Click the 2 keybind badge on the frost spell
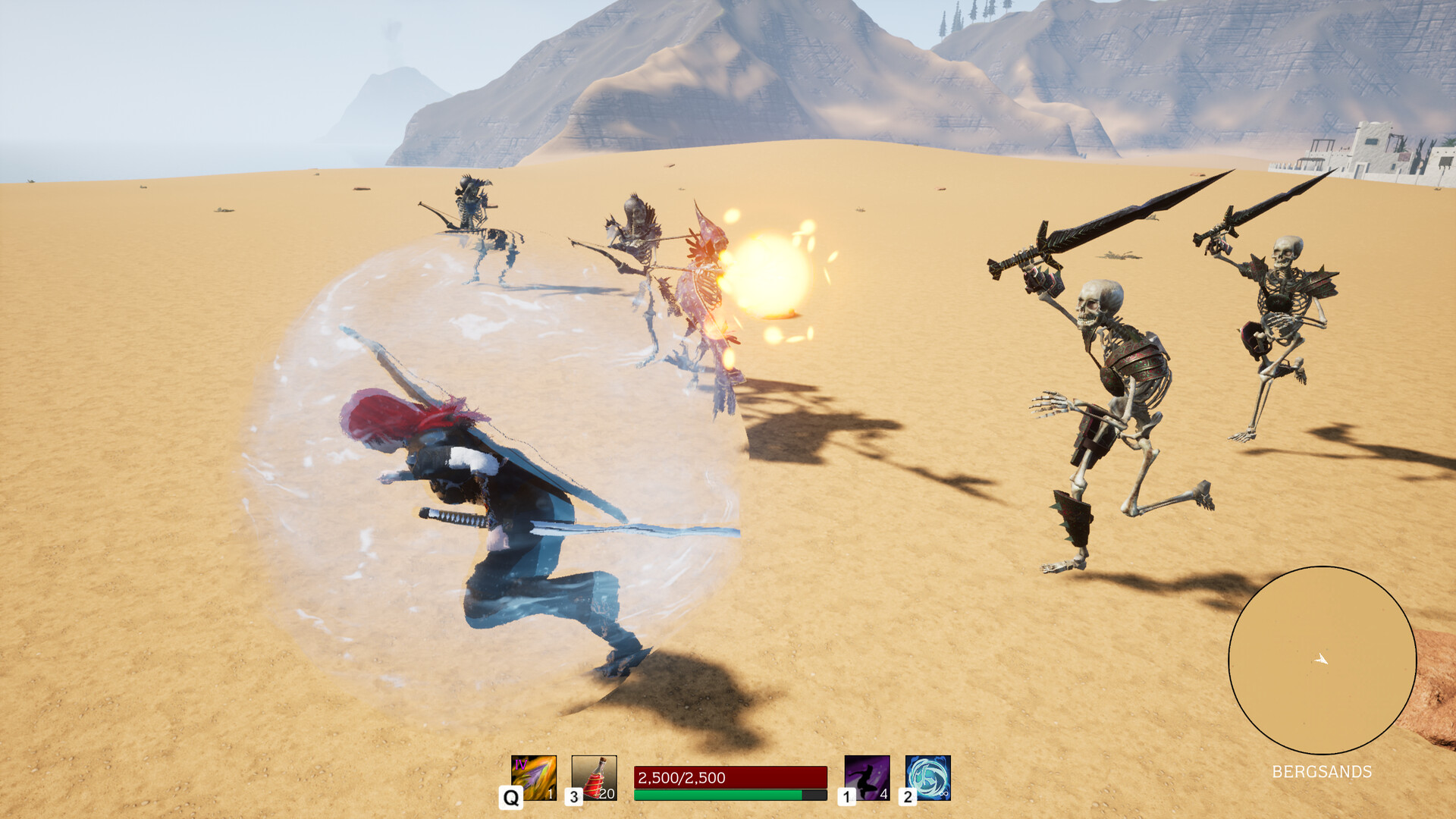Viewport: 1456px width, 819px height. coord(908,797)
